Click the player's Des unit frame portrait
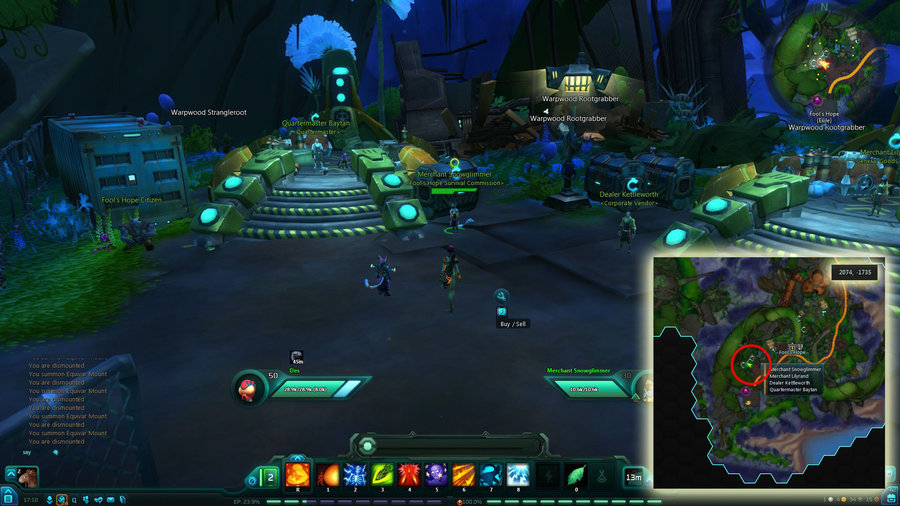 (250, 389)
